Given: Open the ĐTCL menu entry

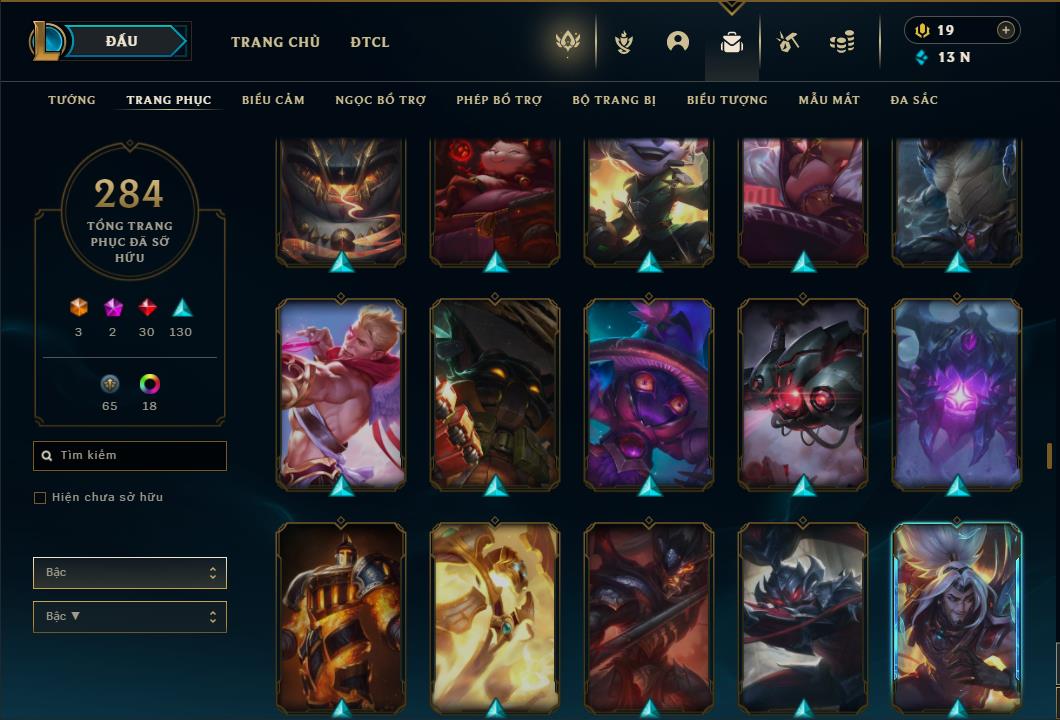Looking at the screenshot, I should tap(370, 42).
